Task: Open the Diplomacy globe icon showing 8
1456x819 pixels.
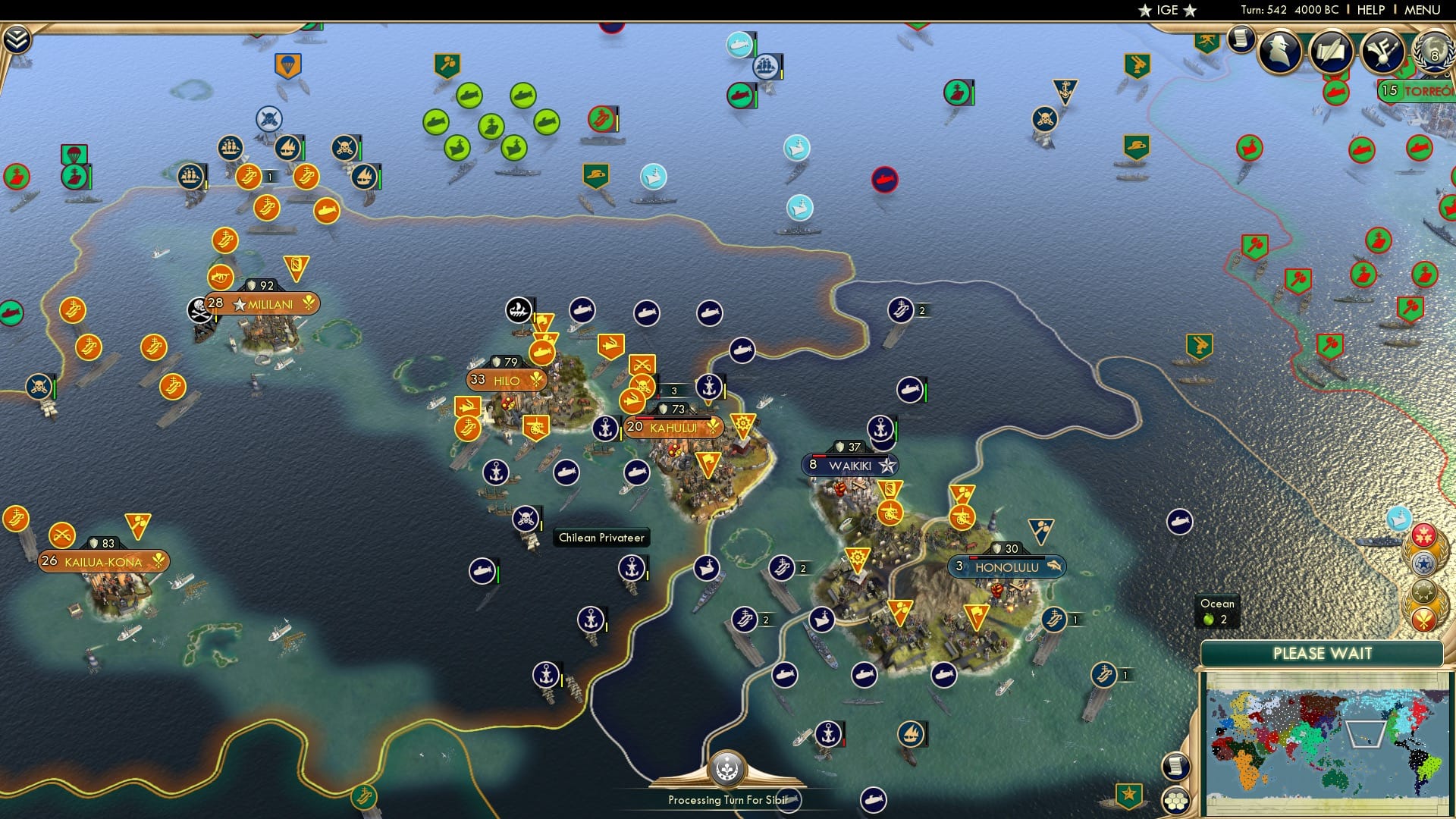Action: 1433,53
